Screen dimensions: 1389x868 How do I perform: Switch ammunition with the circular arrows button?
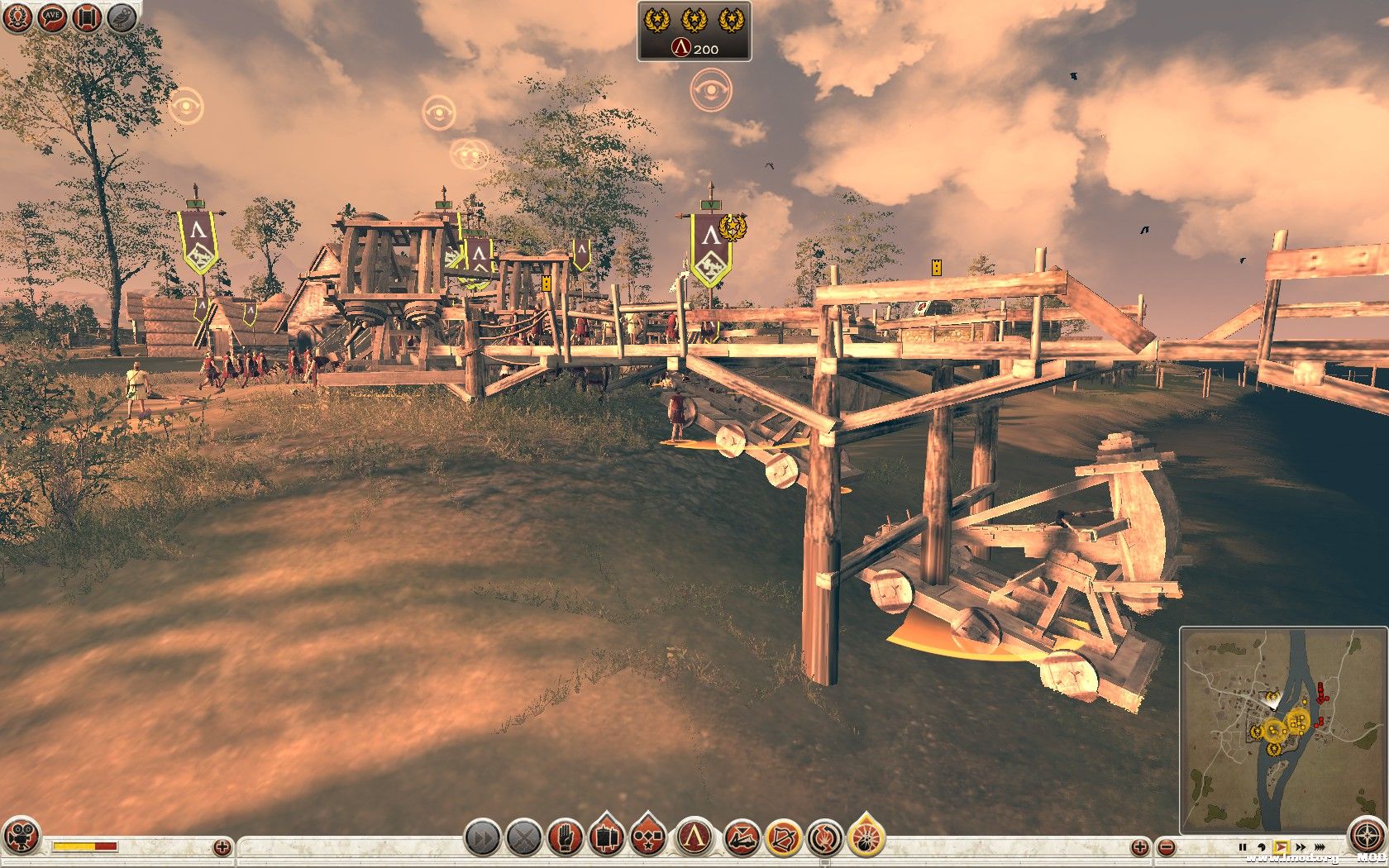[824, 839]
